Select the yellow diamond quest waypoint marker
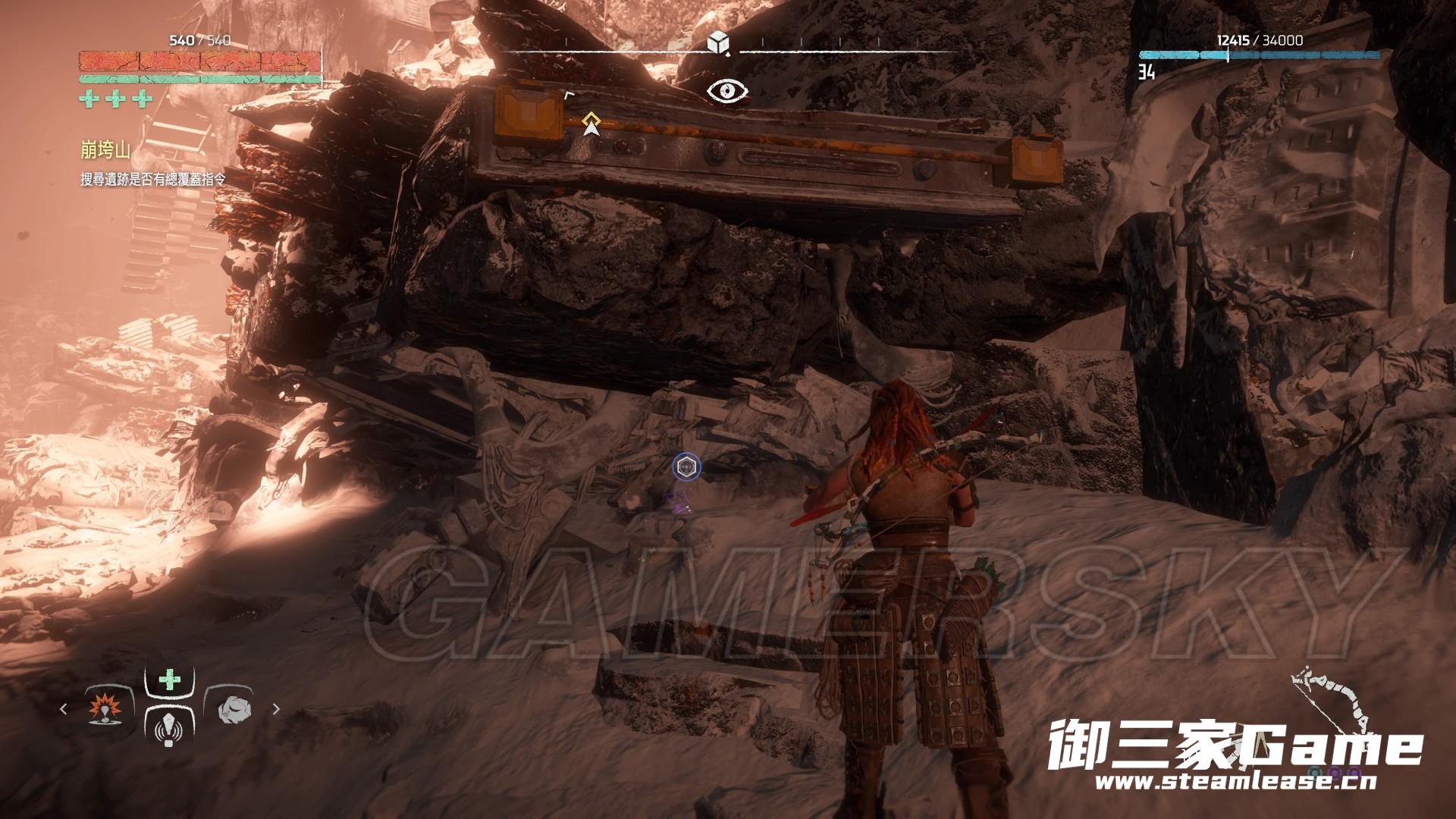 591,120
